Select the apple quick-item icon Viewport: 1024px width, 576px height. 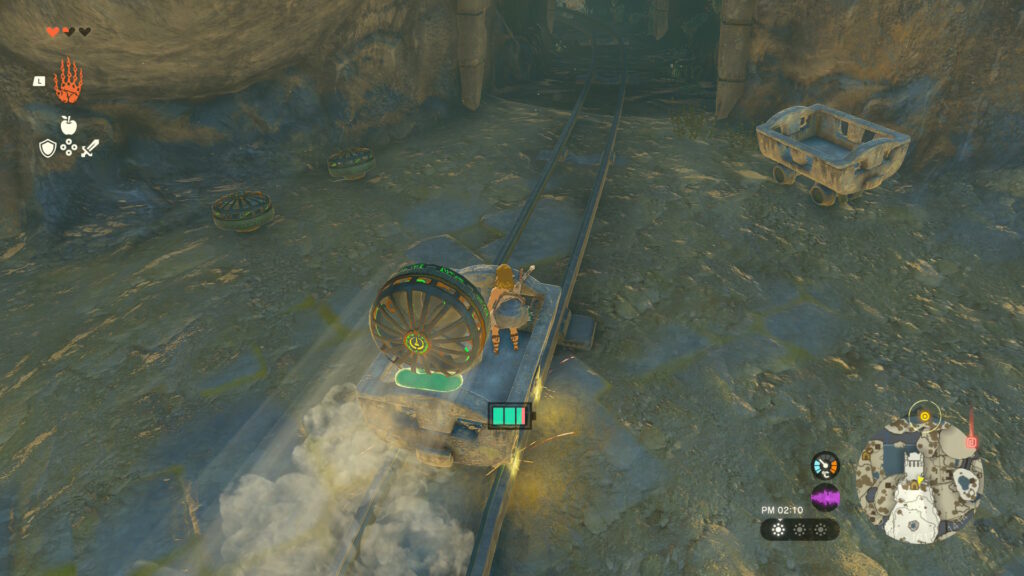(x=68, y=125)
